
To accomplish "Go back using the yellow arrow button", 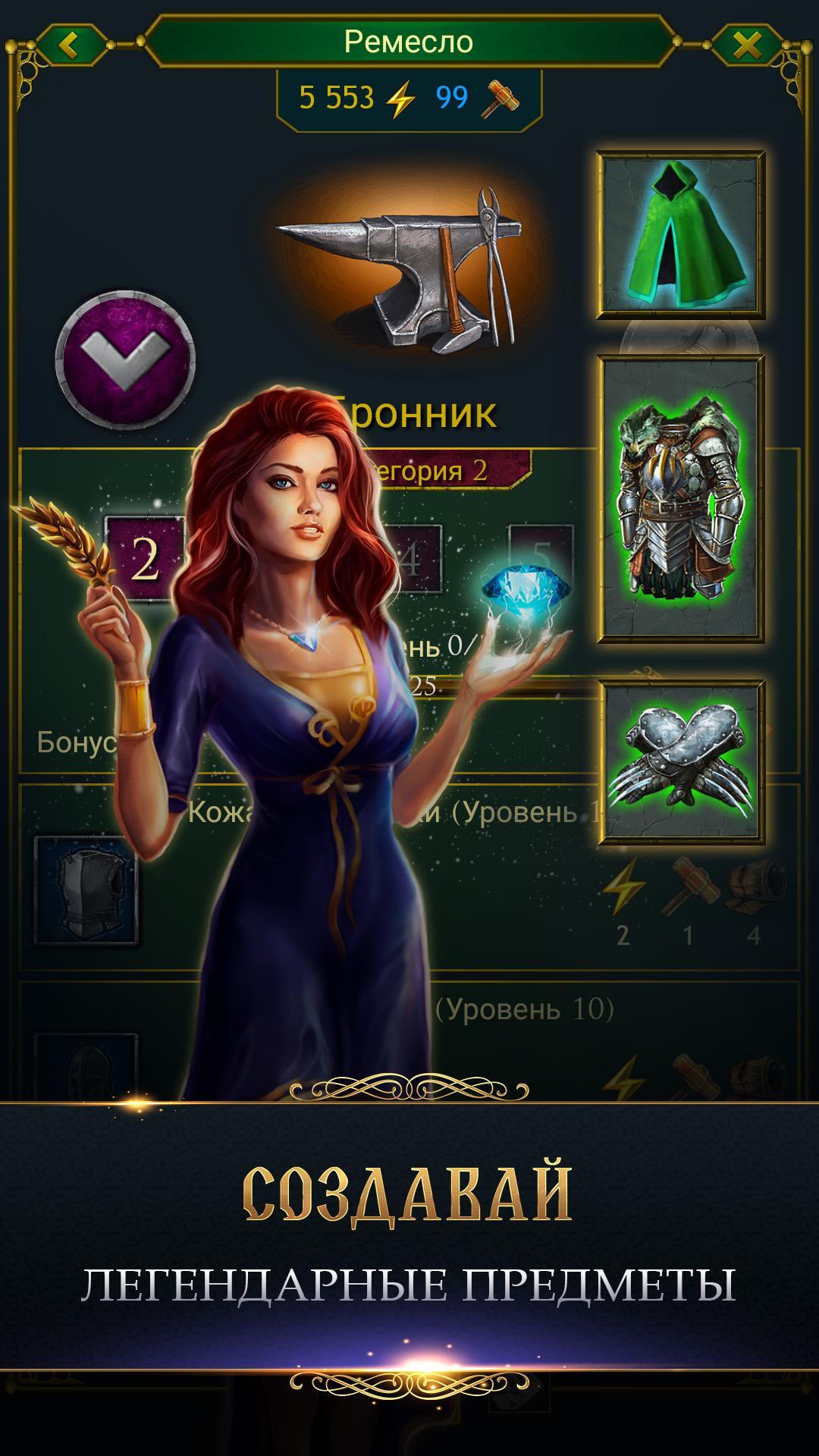I will [70, 45].
